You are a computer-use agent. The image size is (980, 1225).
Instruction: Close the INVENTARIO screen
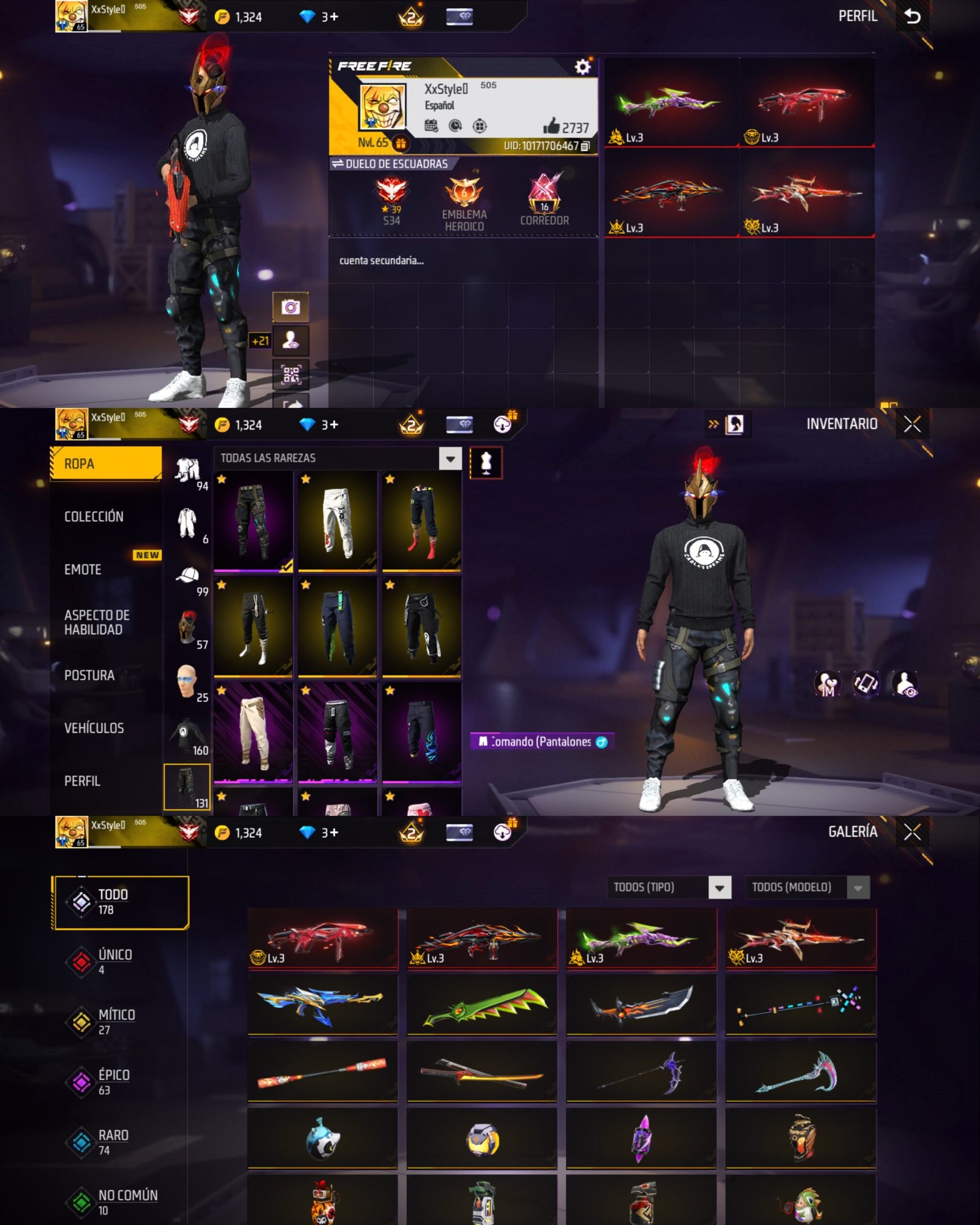[912, 424]
